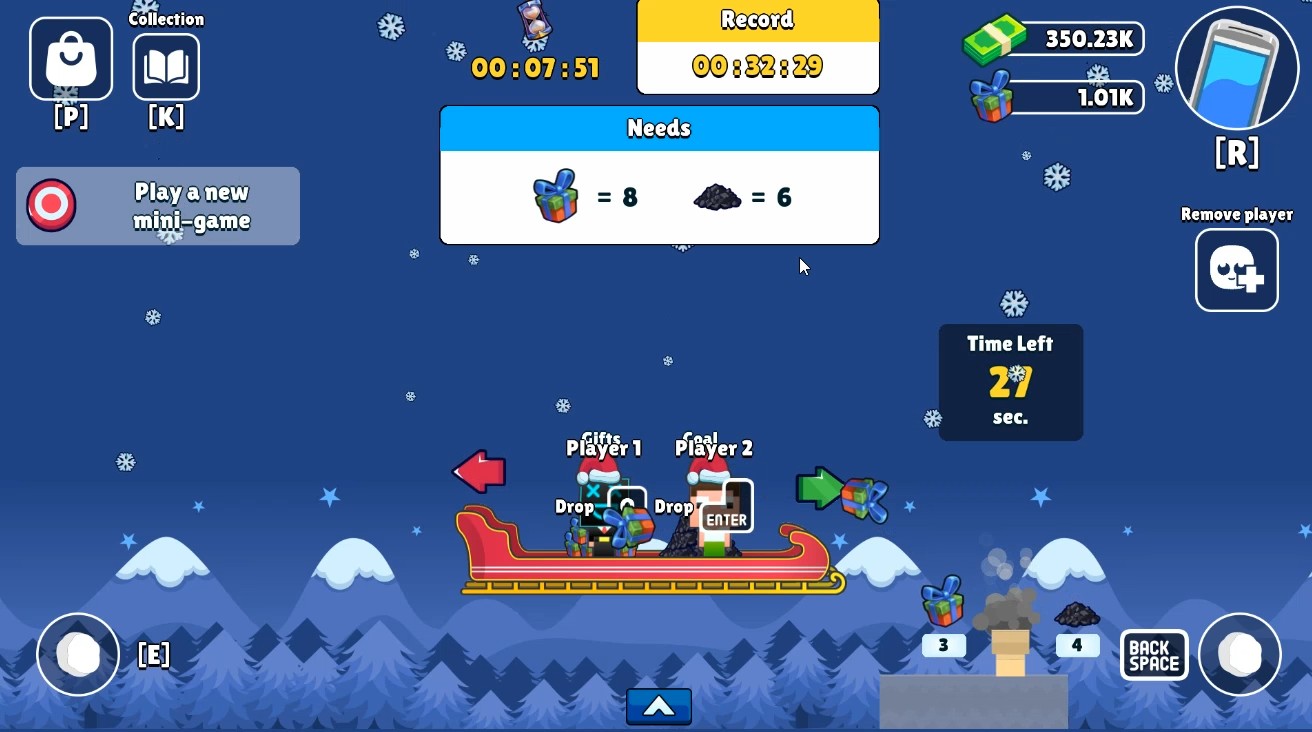Image resolution: width=1312 pixels, height=732 pixels.
Task: Click the gift icon above the chimney counter
Action: [941, 601]
